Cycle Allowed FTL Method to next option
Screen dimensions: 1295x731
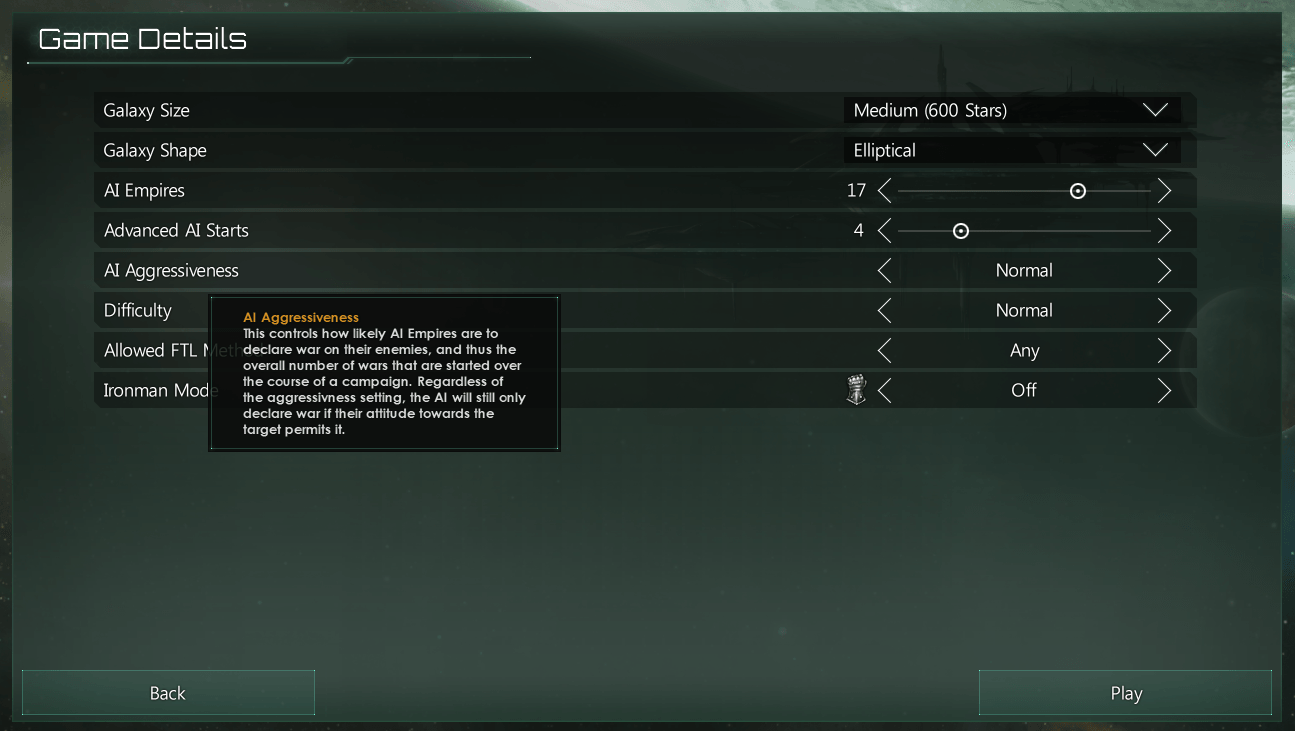point(1164,350)
